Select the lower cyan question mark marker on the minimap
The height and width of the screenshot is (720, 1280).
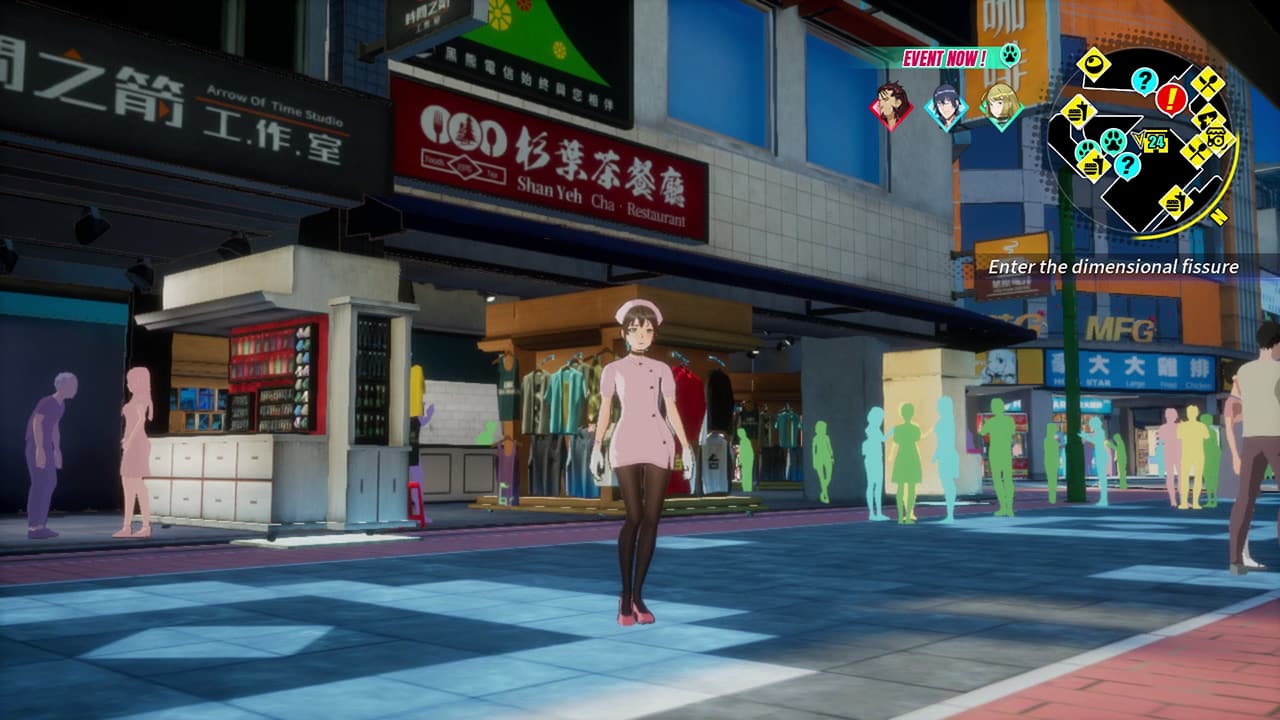tap(1128, 165)
